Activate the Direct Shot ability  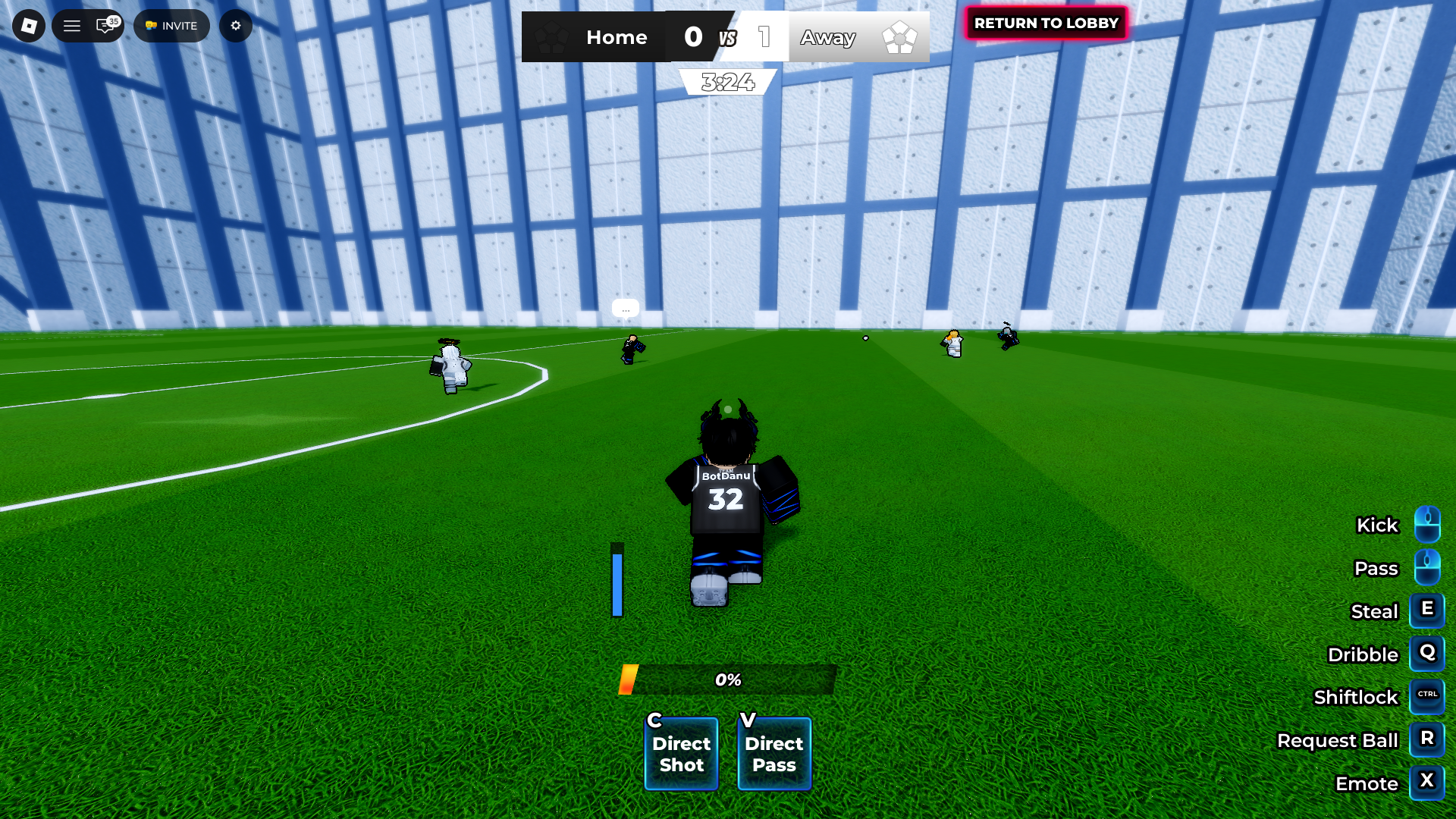click(681, 753)
